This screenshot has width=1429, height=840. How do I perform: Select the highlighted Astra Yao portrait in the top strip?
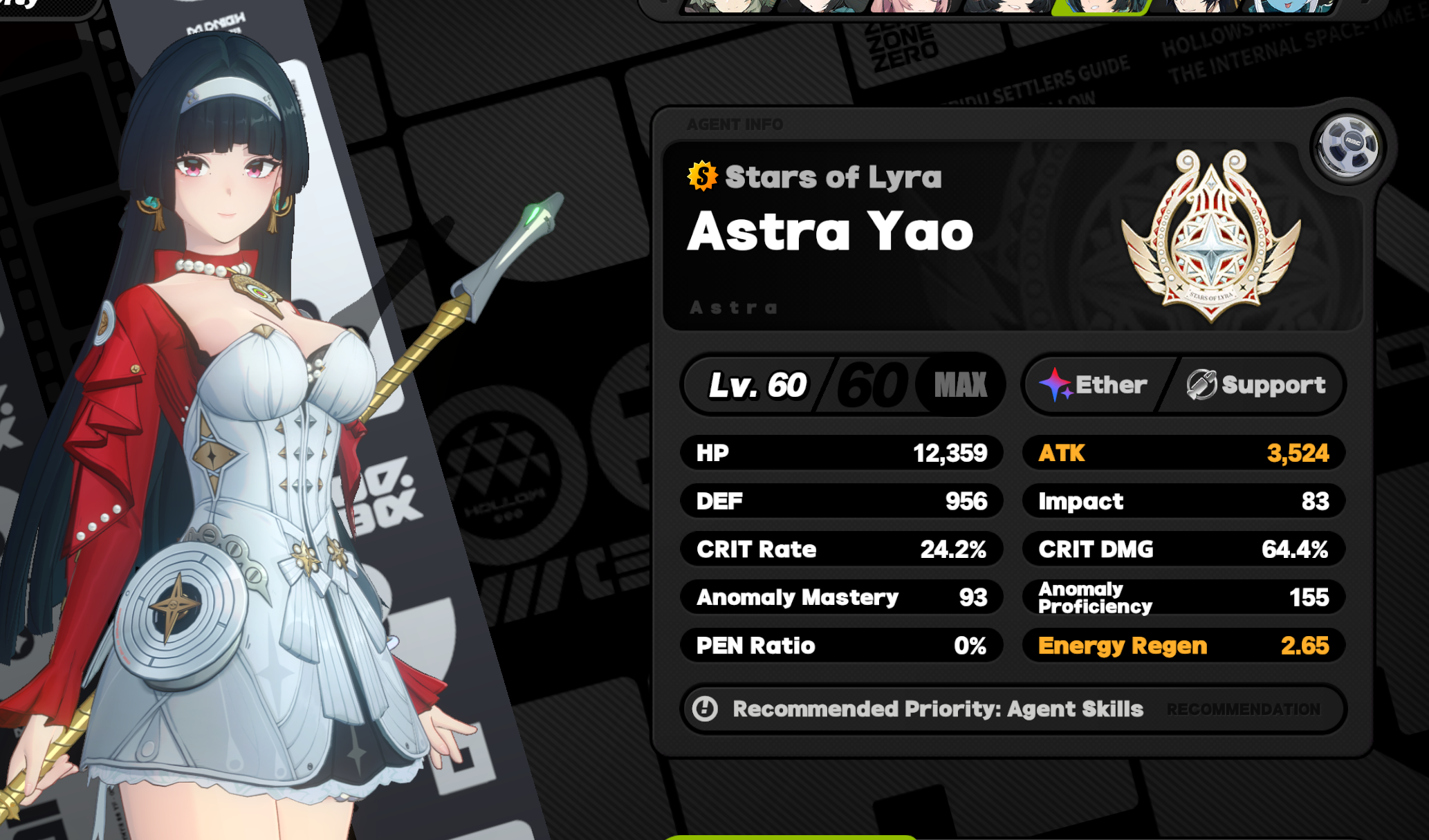click(1100, 10)
